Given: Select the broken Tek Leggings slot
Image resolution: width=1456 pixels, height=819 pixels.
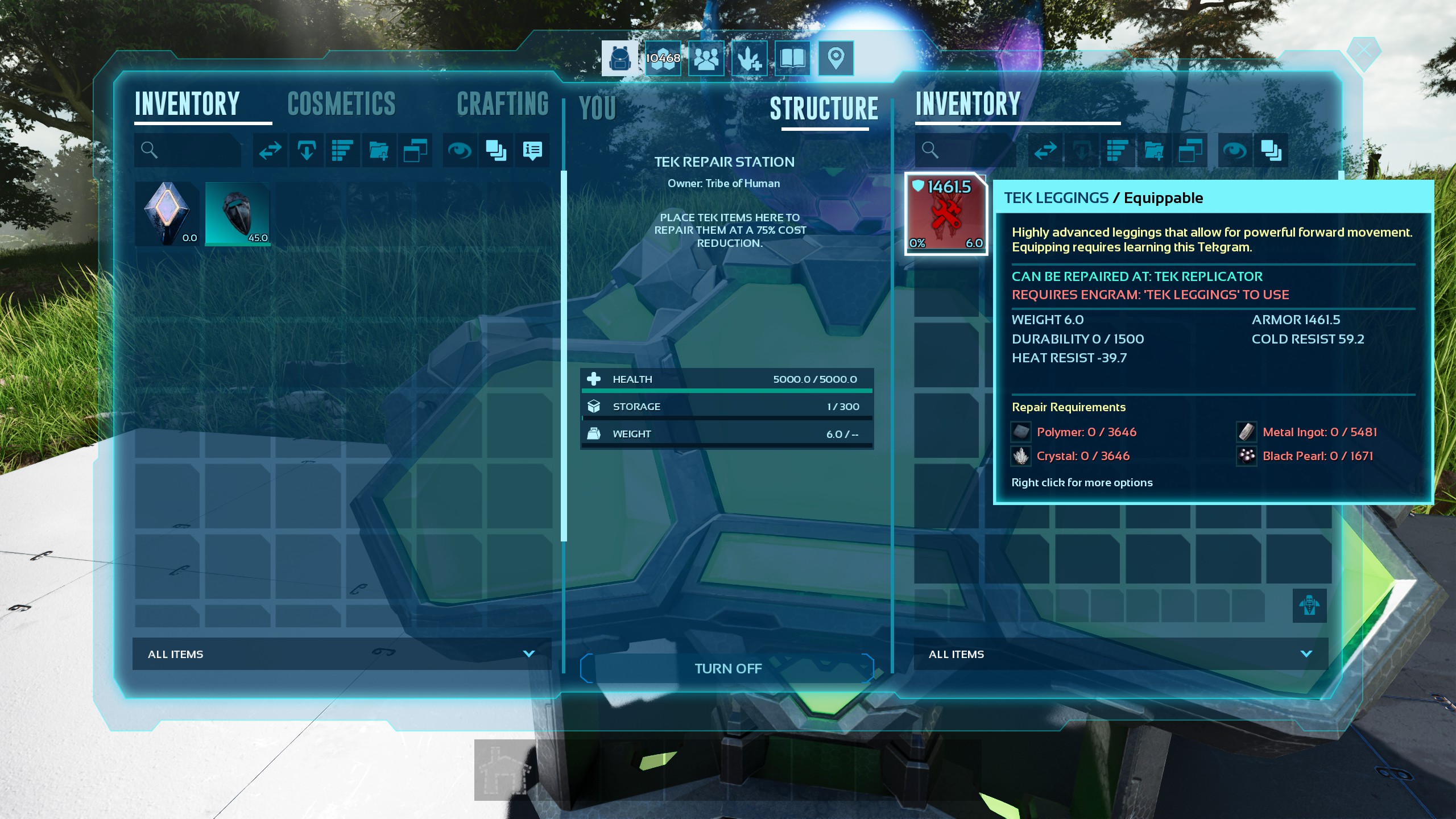Looking at the screenshot, I should click(x=946, y=214).
